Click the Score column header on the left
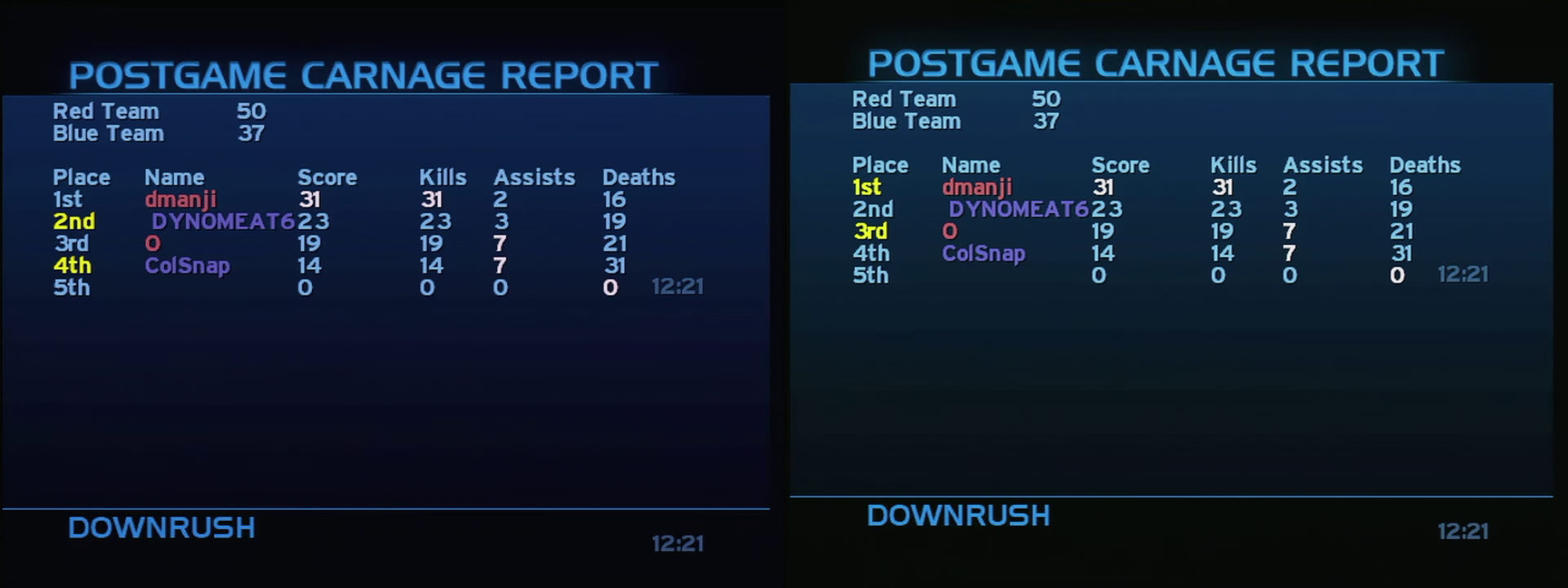The image size is (1568, 588). (x=327, y=176)
